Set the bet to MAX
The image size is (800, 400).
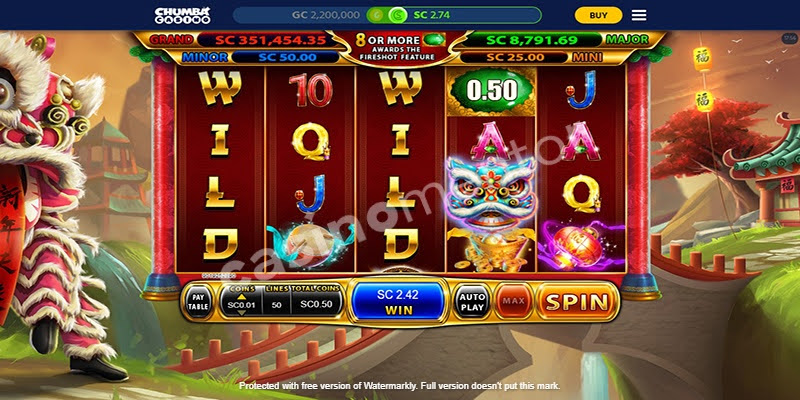[514, 301]
